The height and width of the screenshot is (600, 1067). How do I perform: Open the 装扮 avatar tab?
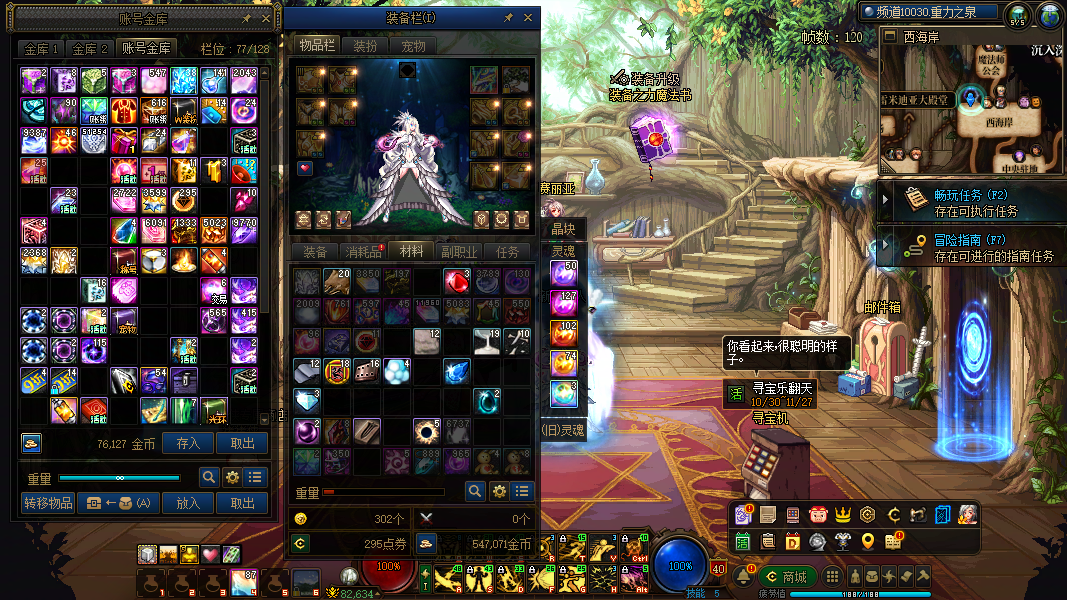(x=366, y=46)
